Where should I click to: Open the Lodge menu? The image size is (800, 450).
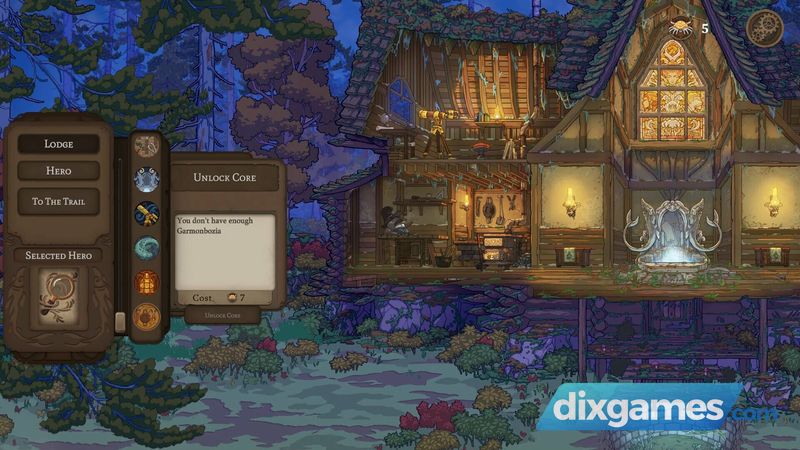coord(58,144)
